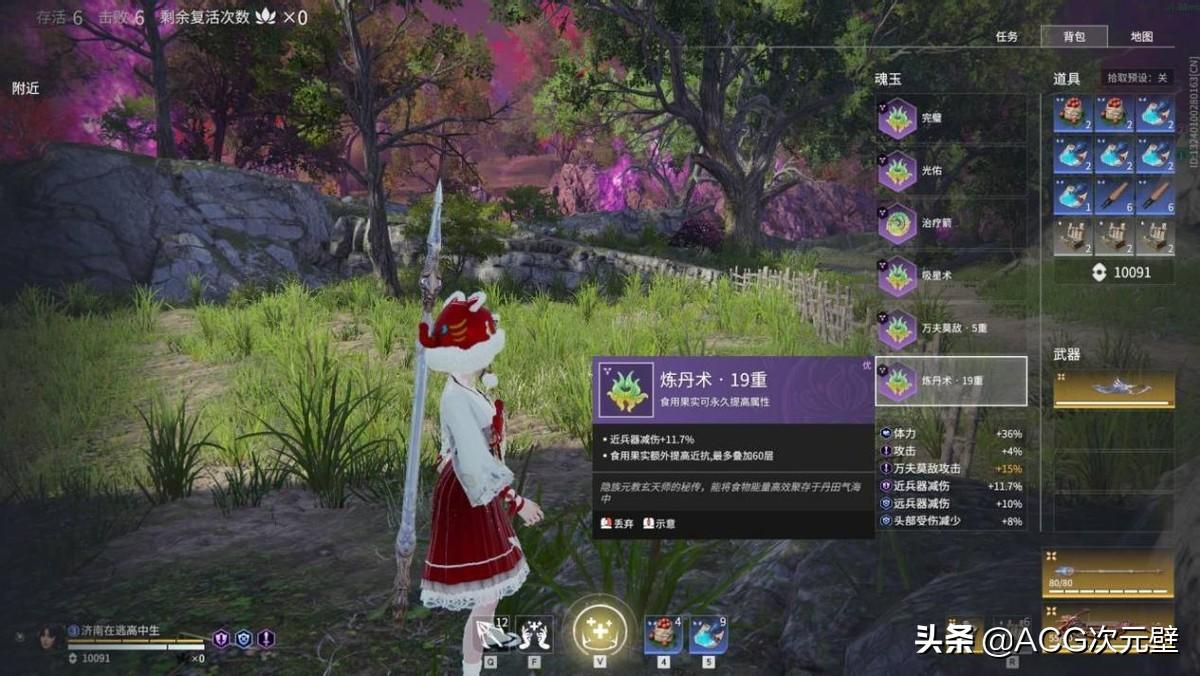Select the crossbow in the 武器 slot
1200x676 pixels.
click(x=1114, y=389)
